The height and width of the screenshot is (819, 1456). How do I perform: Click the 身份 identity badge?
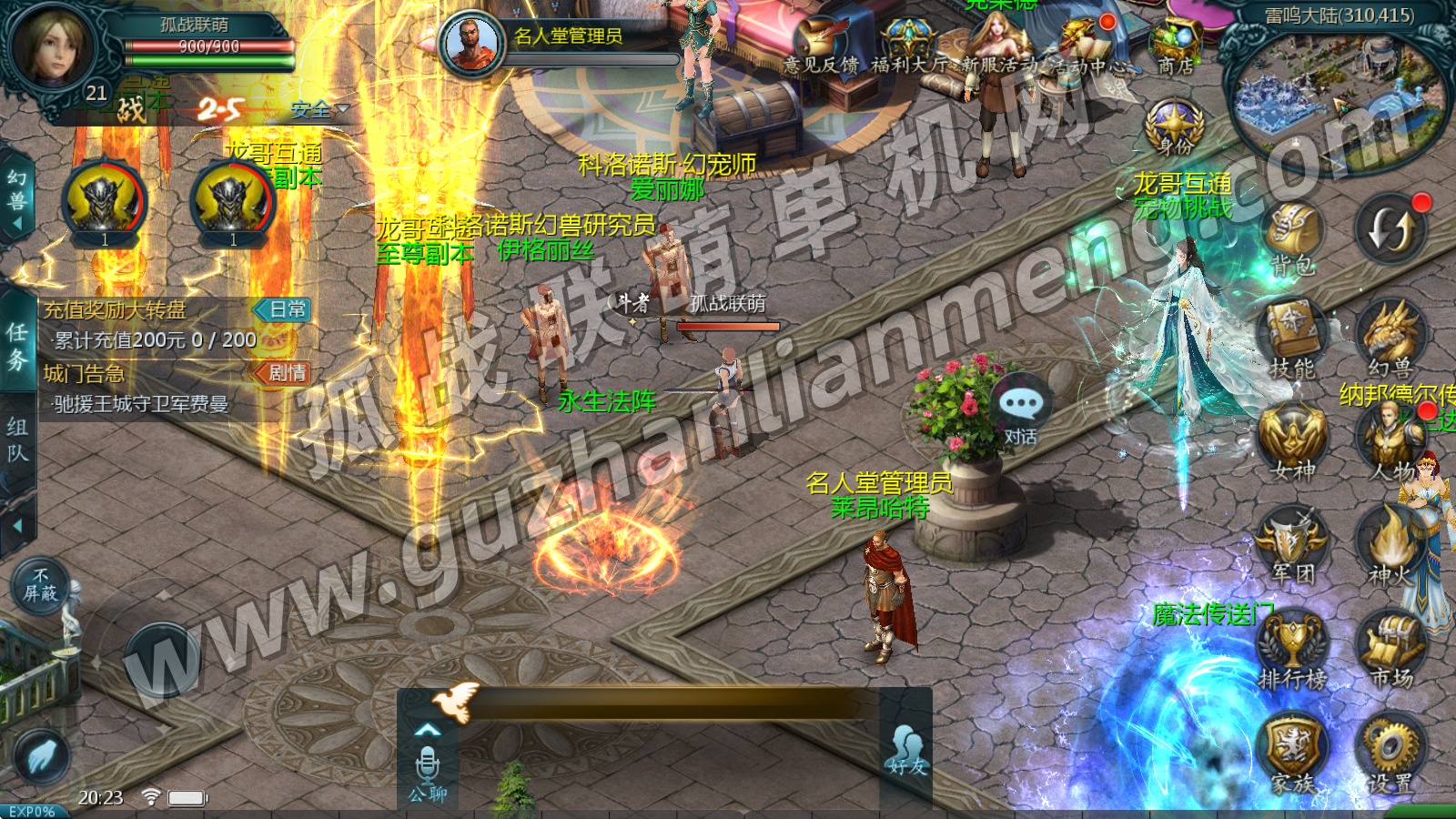[1175, 127]
